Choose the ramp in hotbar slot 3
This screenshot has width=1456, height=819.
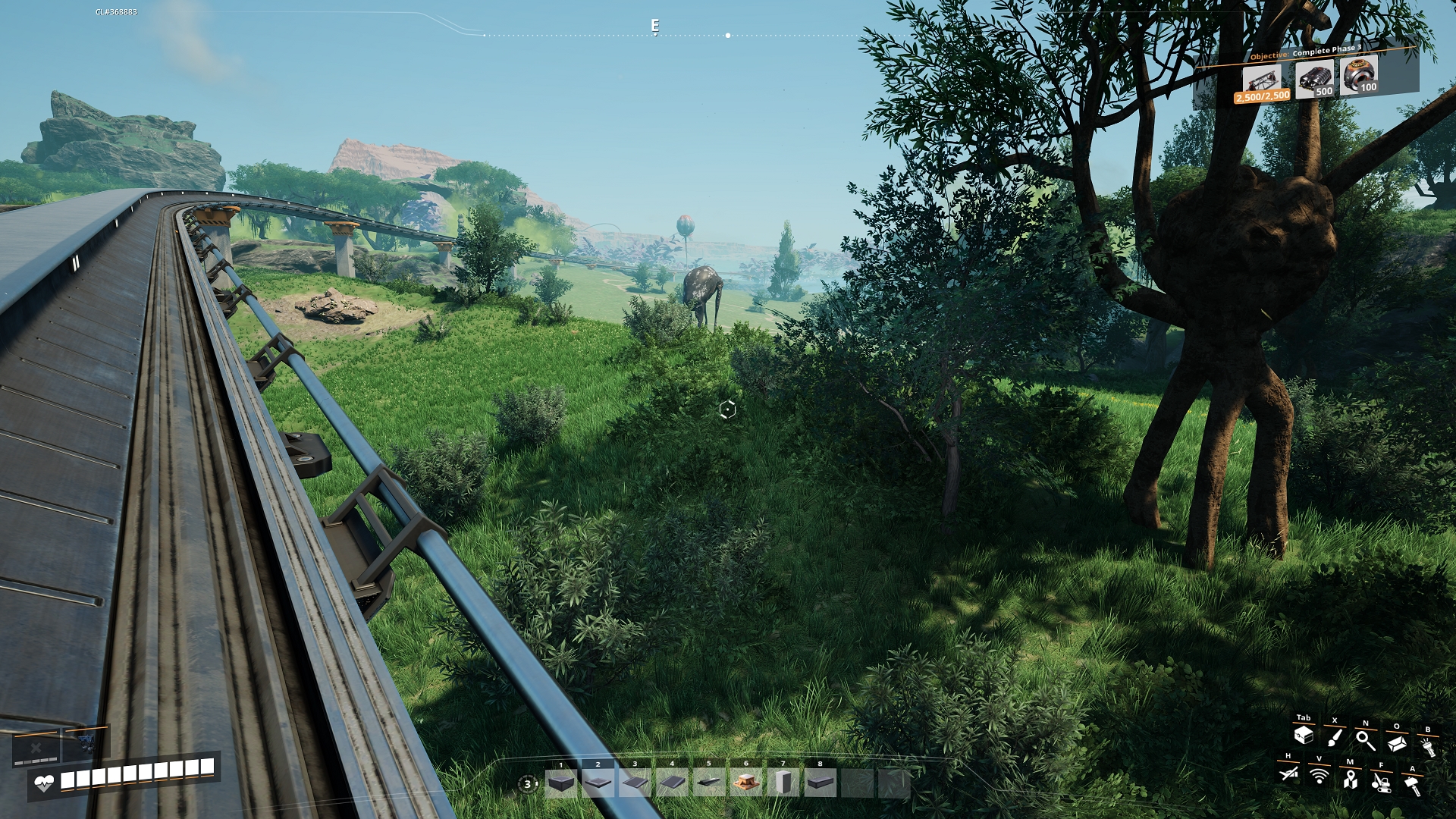click(x=635, y=783)
